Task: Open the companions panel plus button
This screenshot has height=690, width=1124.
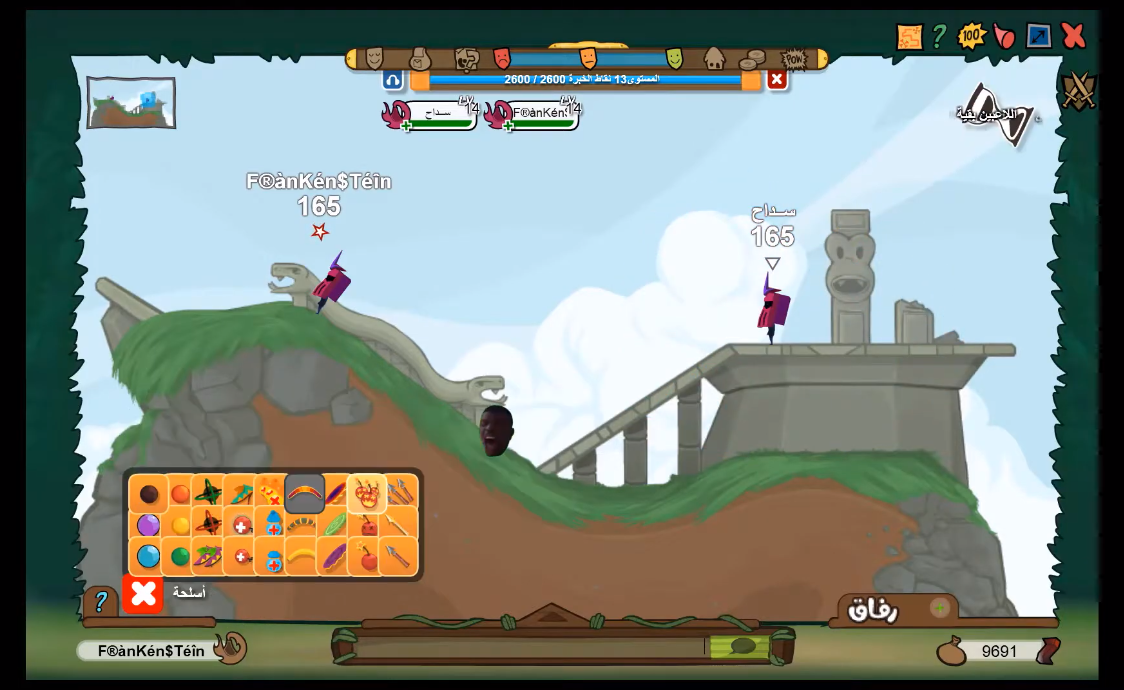Action: click(x=940, y=607)
